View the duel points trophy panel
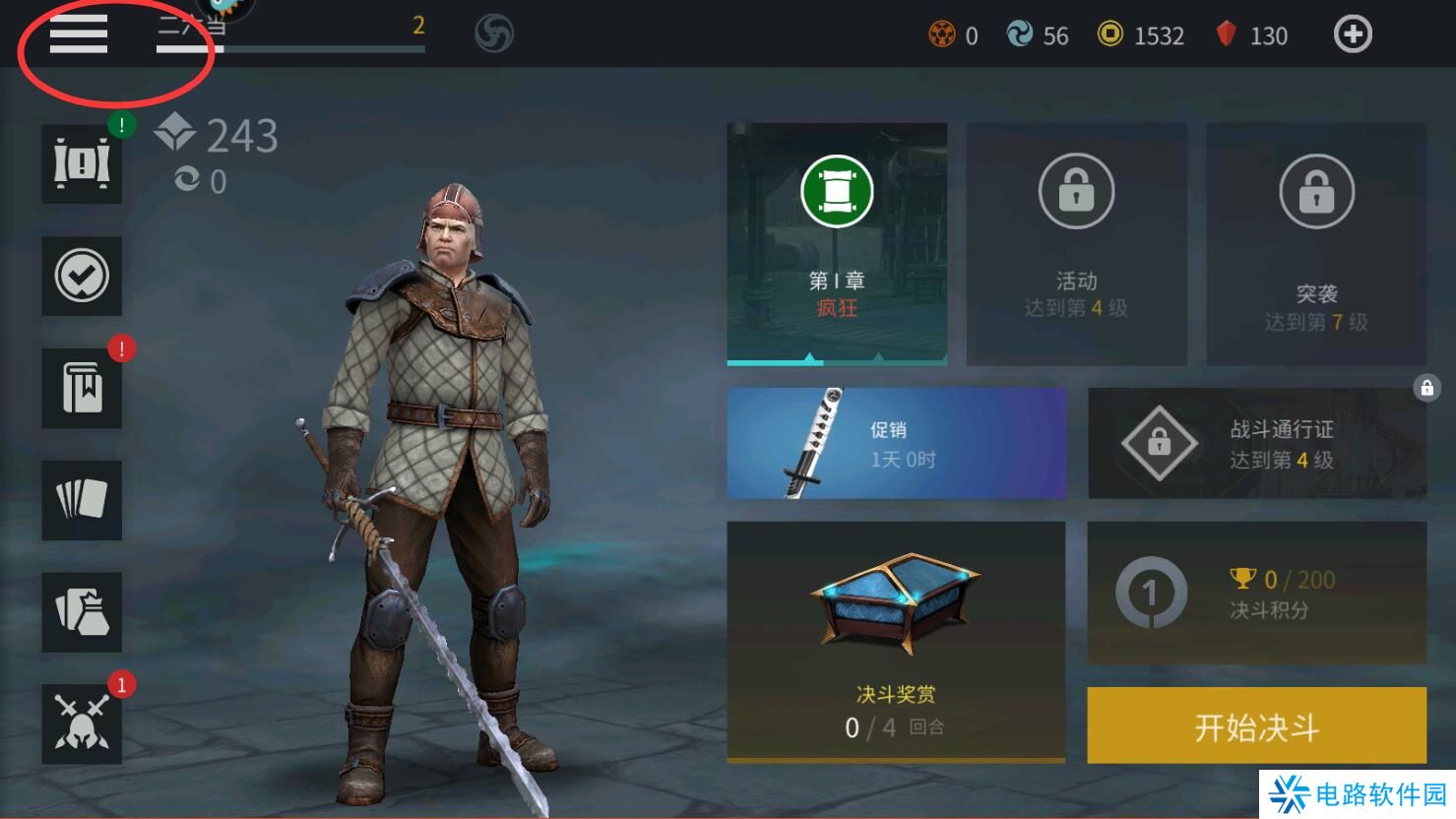 point(1256,593)
